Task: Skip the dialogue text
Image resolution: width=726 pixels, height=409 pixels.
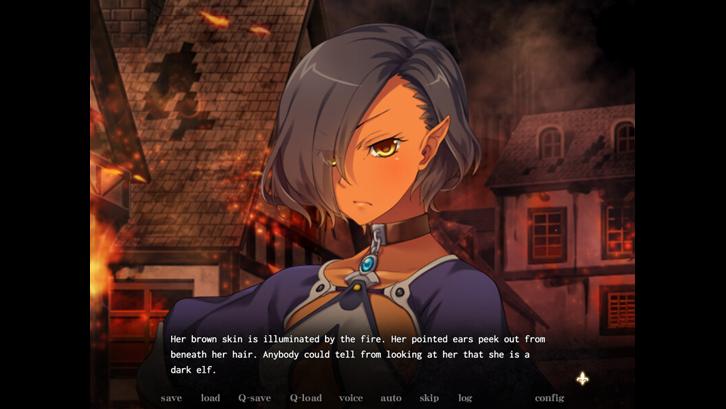Action: pyautogui.click(x=429, y=398)
